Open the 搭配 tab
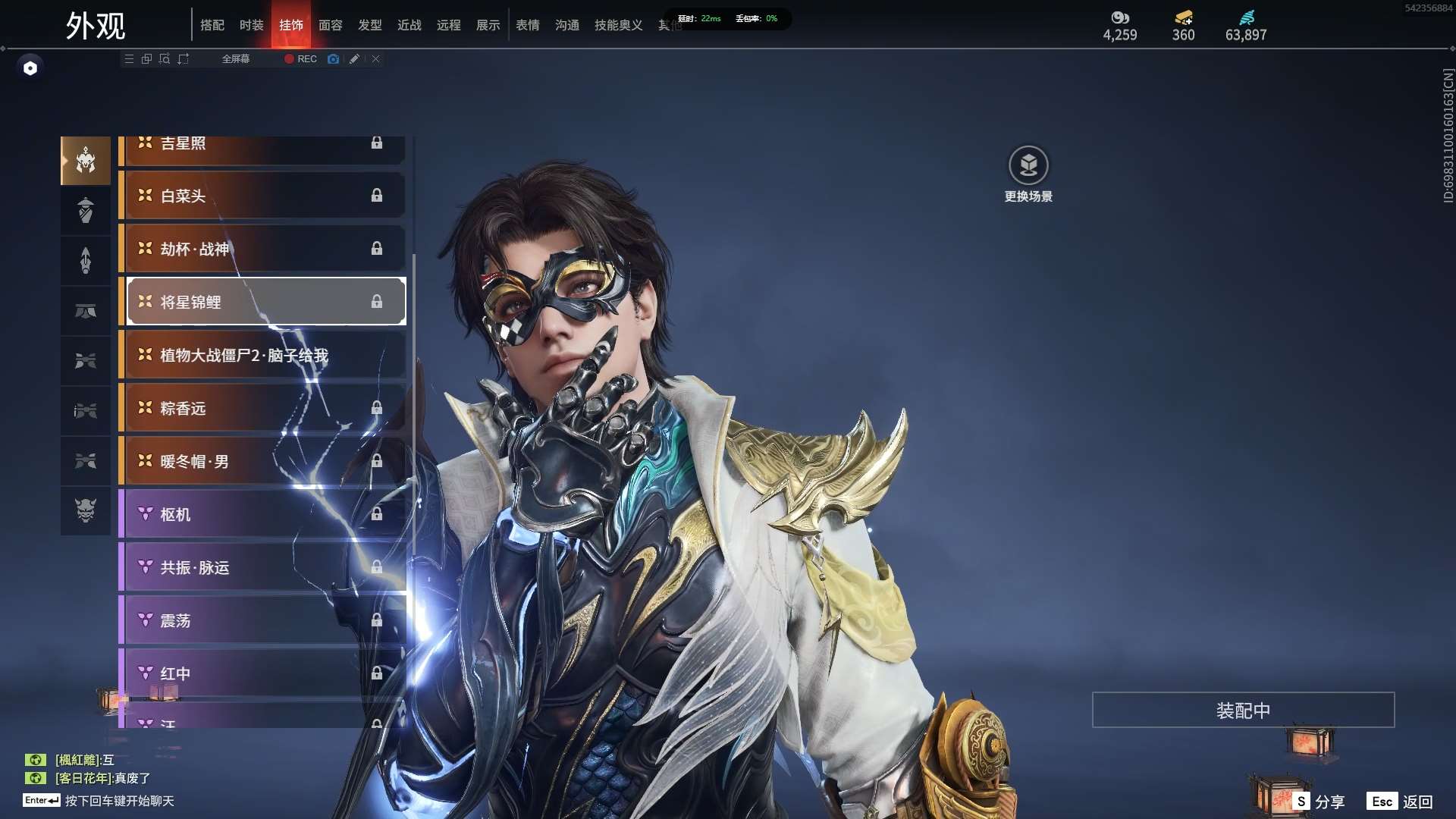 (212, 25)
